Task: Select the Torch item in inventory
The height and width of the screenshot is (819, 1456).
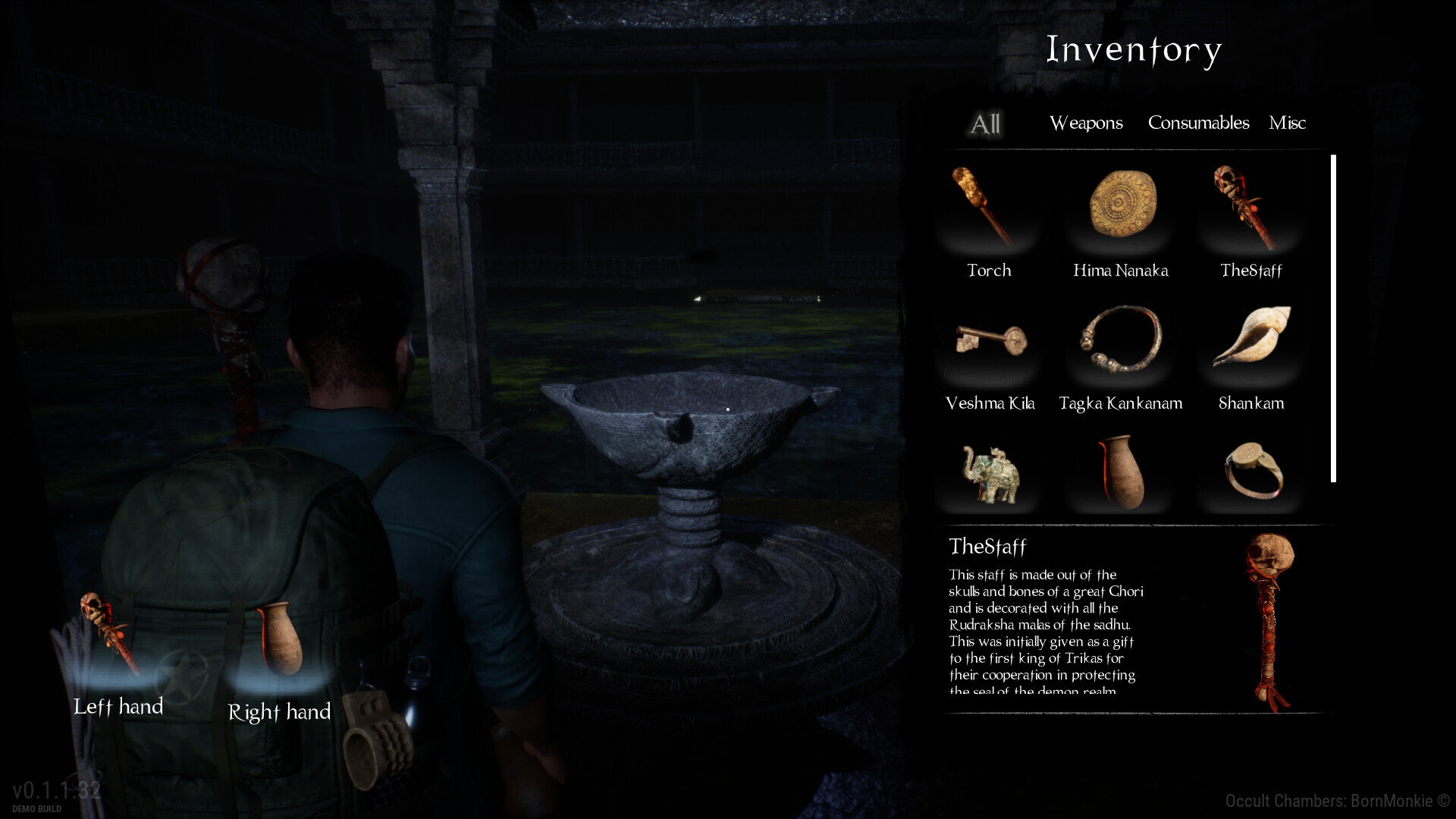Action: [988, 210]
